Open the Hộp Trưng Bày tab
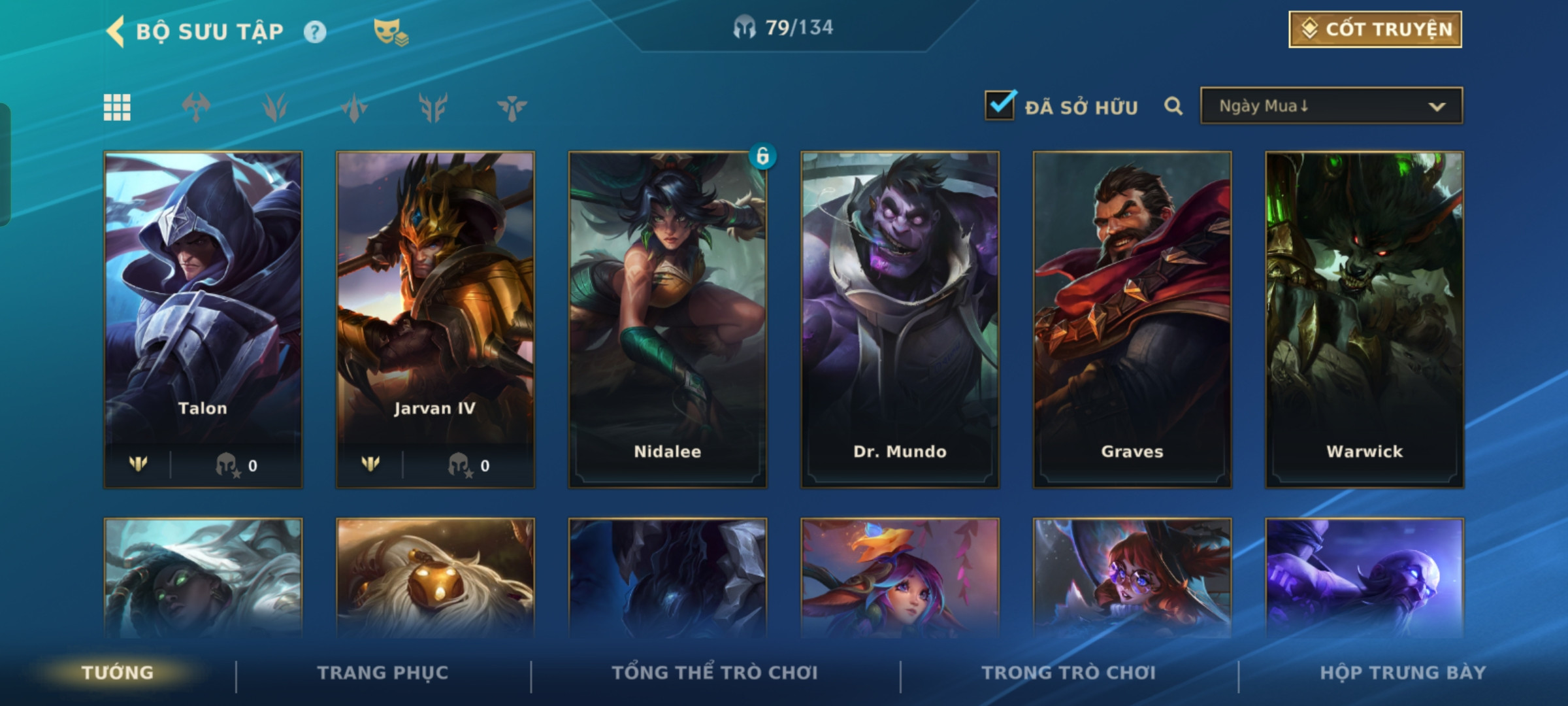This screenshot has height=706, width=1568. (x=1403, y=673)
